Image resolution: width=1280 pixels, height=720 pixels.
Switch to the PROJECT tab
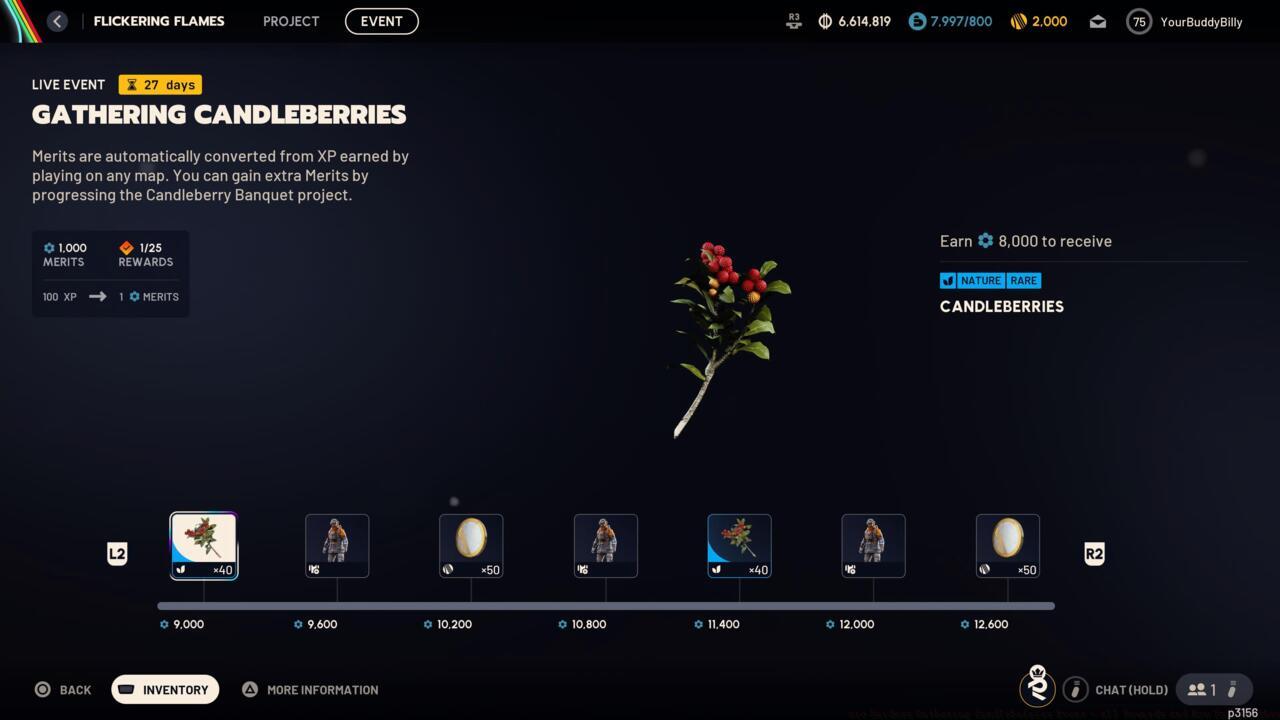(290, 21)
